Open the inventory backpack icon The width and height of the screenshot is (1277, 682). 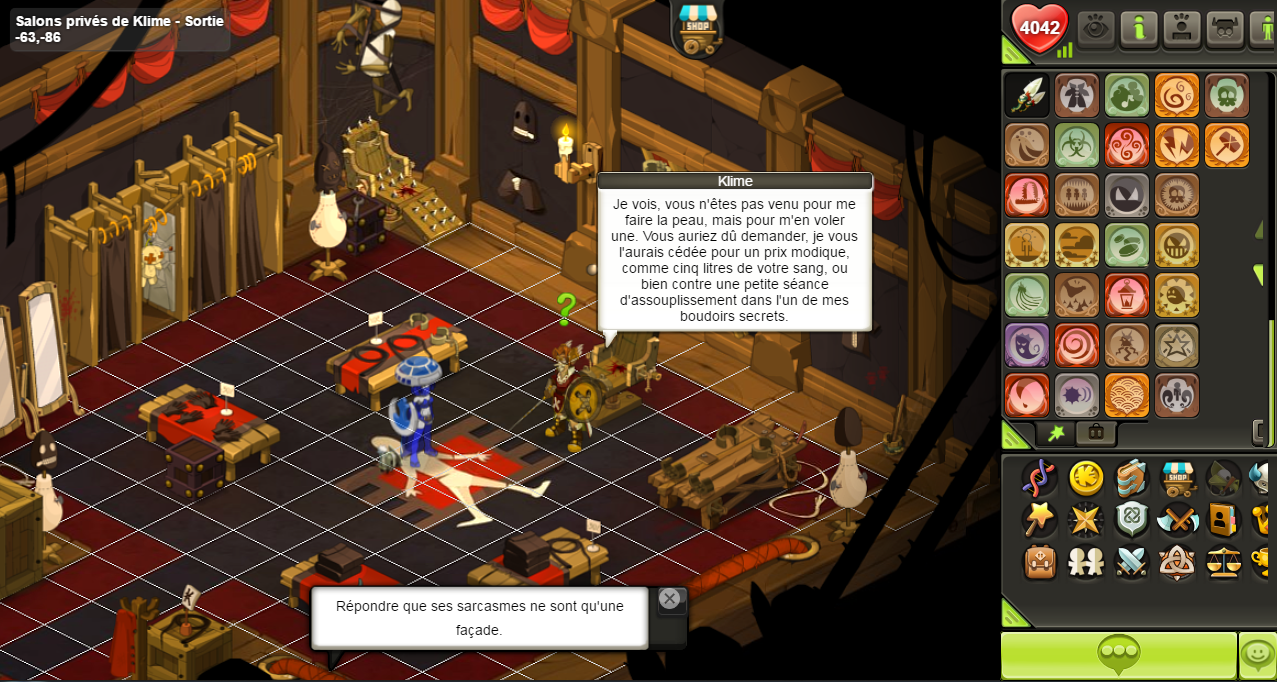[1040, 562]
